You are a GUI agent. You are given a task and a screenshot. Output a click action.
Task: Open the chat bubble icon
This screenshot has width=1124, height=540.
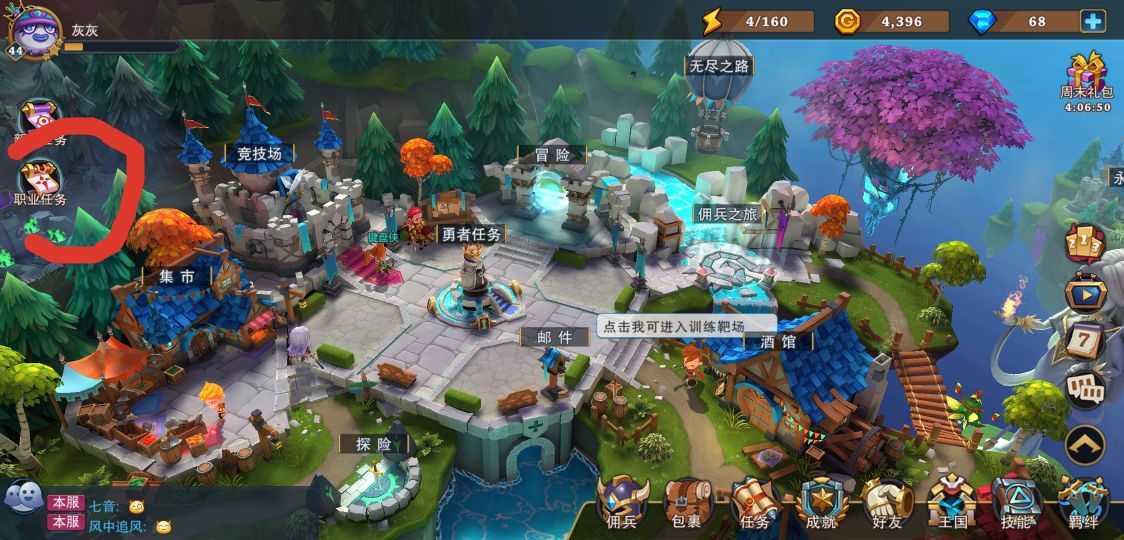coord(24,496)
